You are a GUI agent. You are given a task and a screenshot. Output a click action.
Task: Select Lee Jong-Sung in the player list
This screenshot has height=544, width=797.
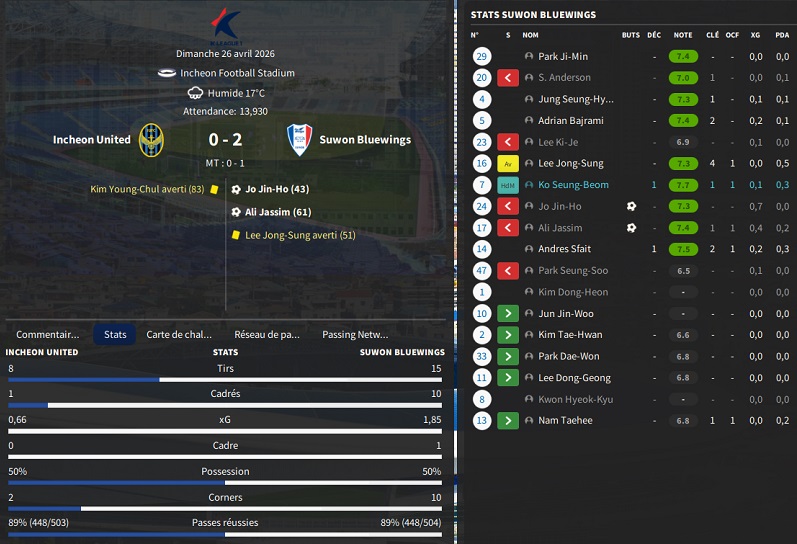coord(571,163)
